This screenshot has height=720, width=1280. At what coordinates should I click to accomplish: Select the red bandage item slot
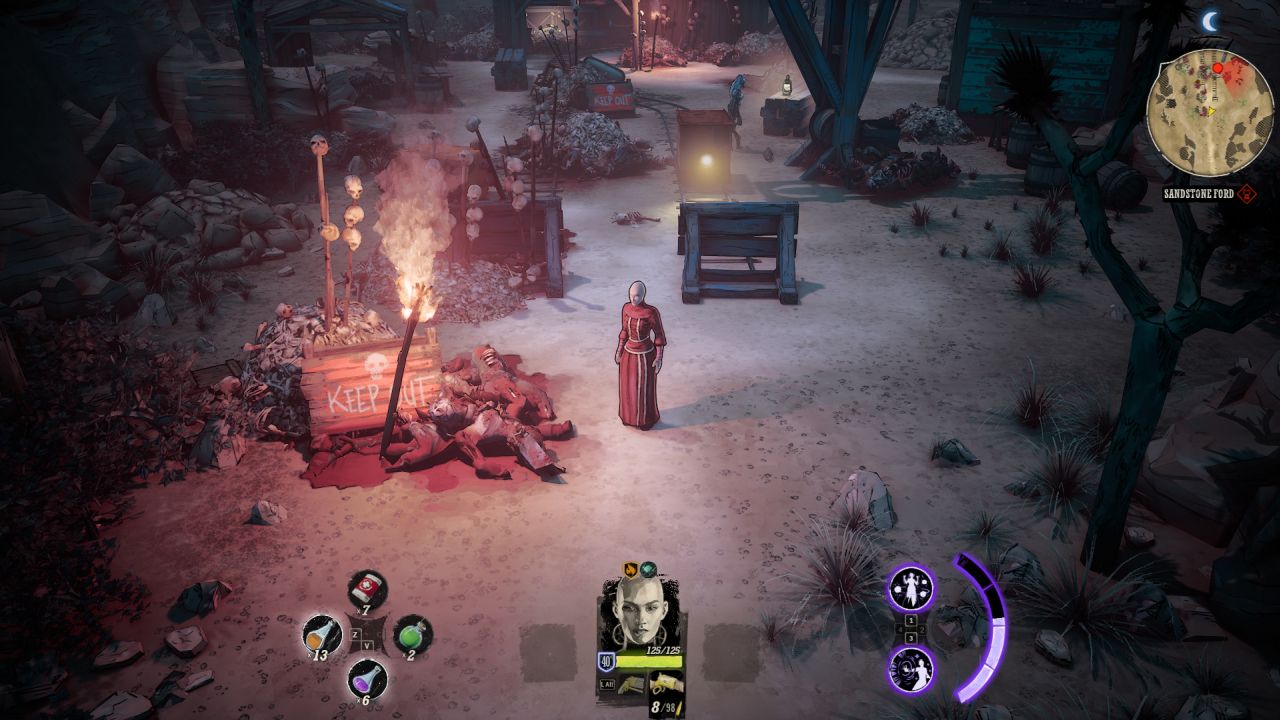point(367,588)
